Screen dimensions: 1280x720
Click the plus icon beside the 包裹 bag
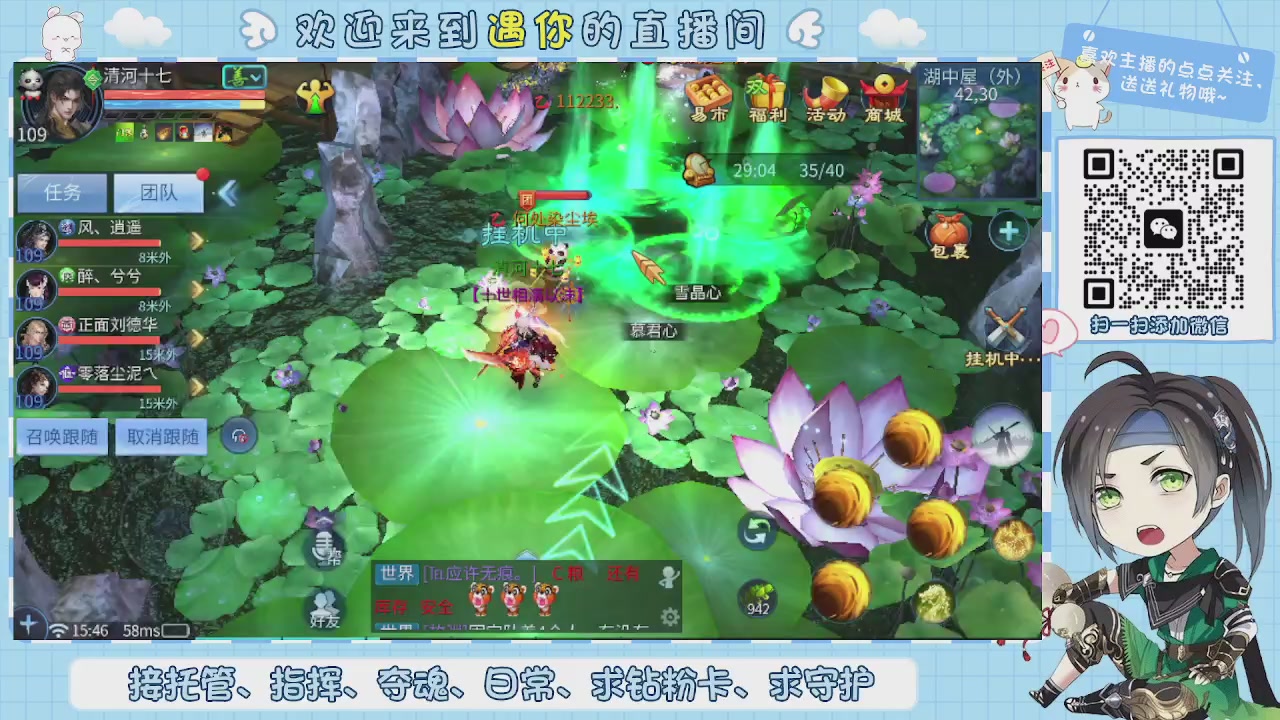click(1008, 231)
